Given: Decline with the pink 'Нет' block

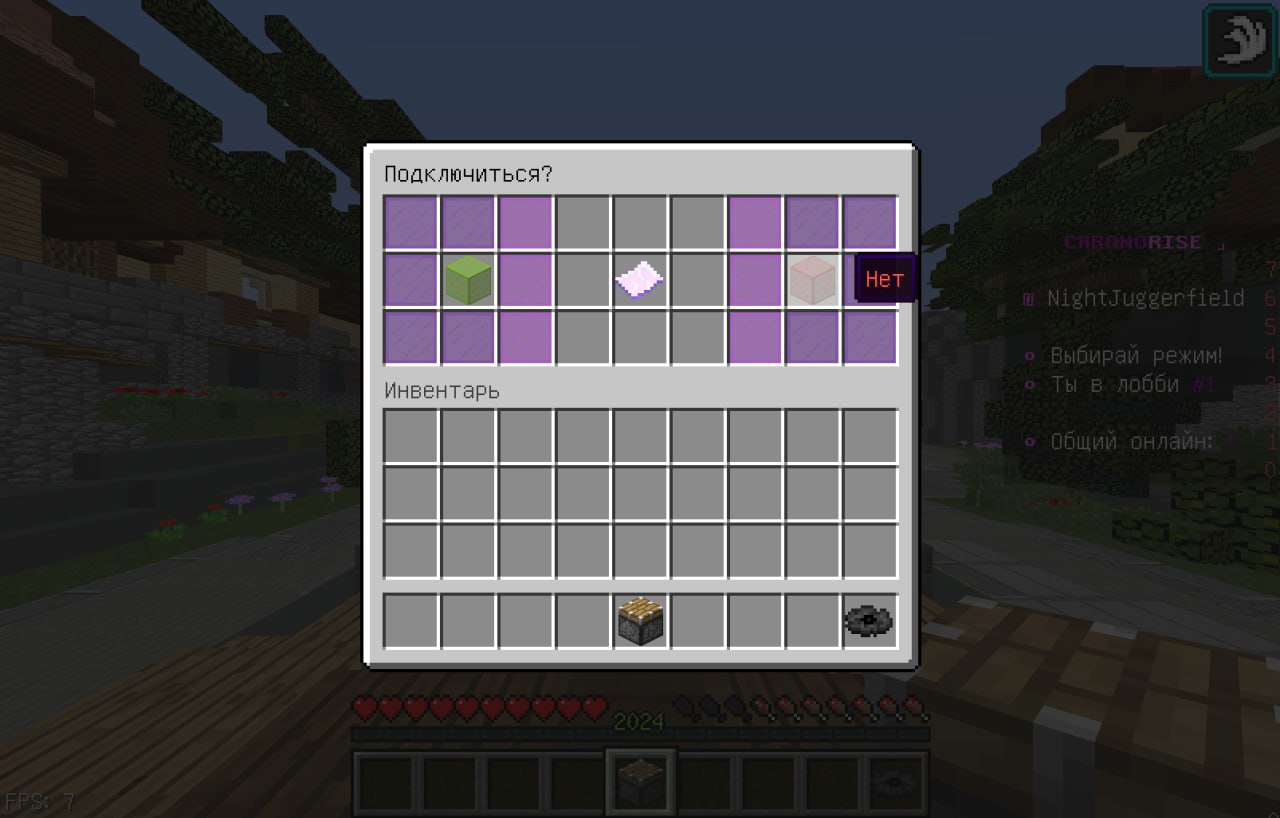Looking at the screenshot, I should point(812,280).
